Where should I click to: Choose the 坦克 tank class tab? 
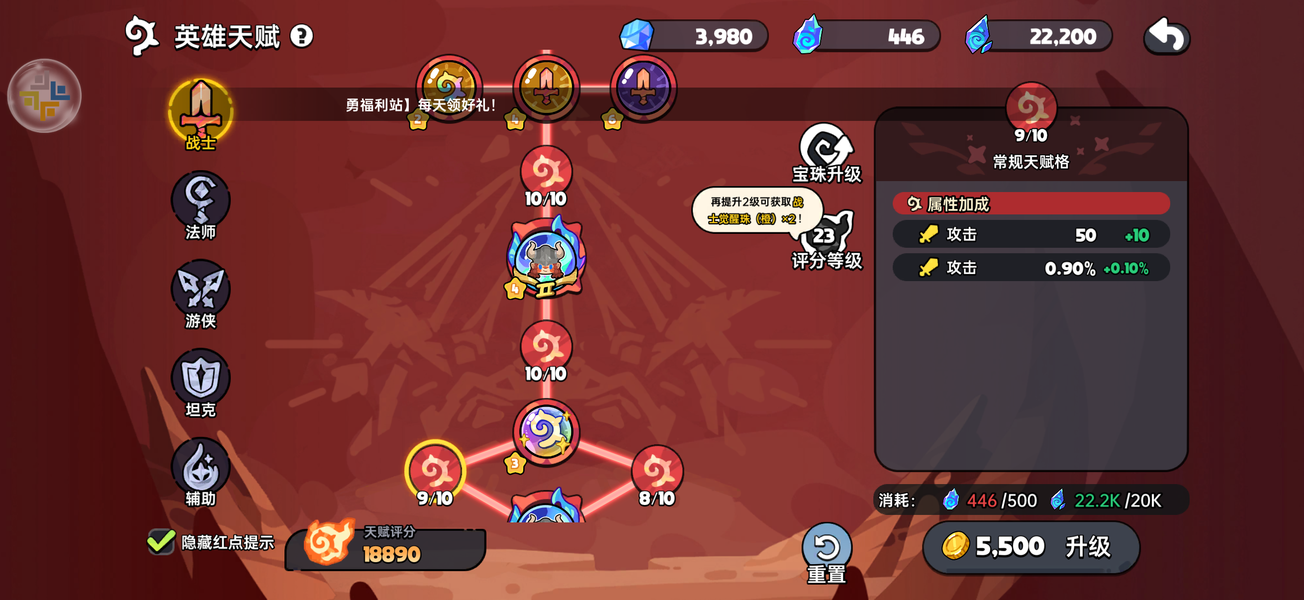coord(201,378)
